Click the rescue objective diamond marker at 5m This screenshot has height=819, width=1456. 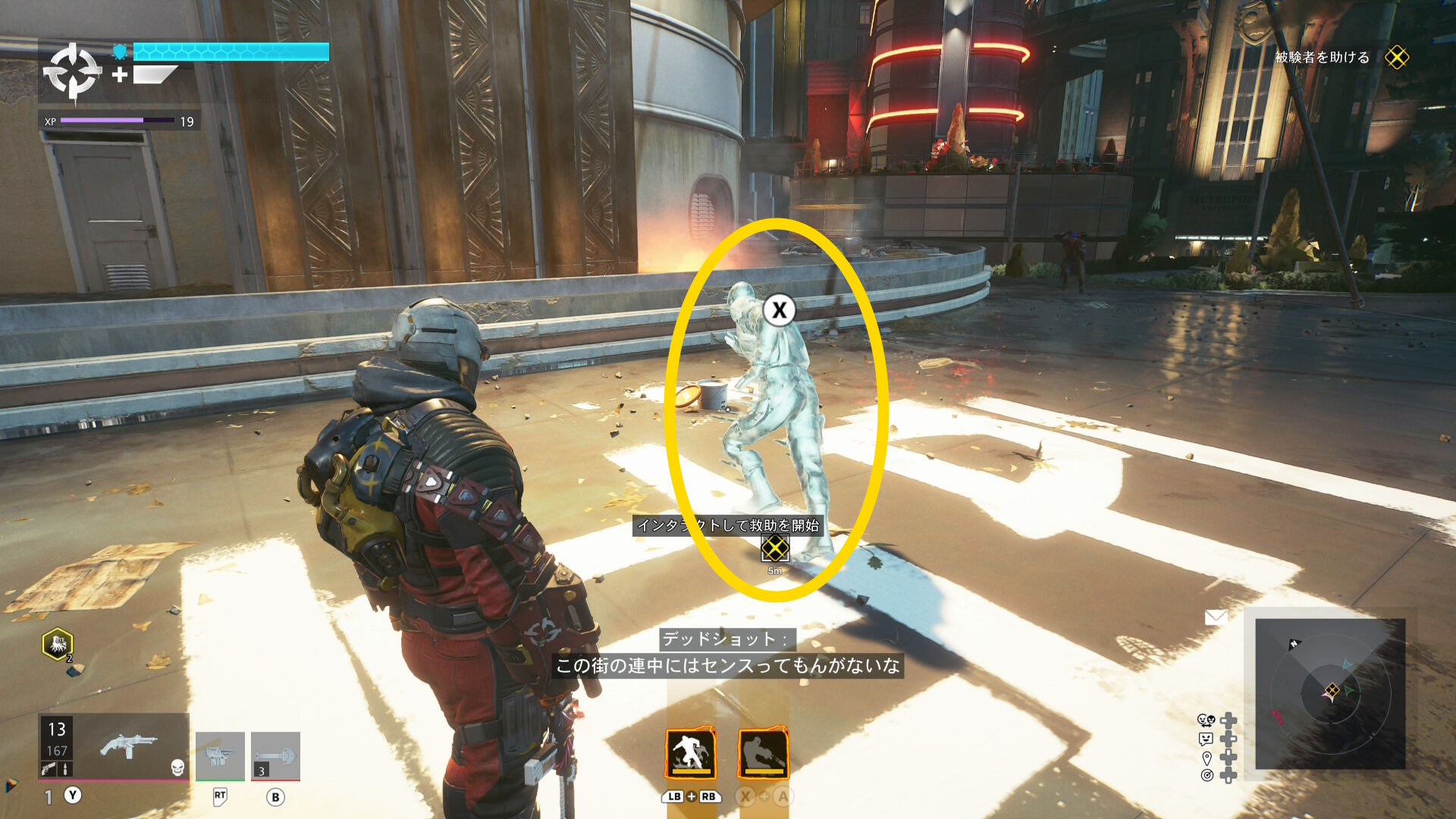pos(774,548)
